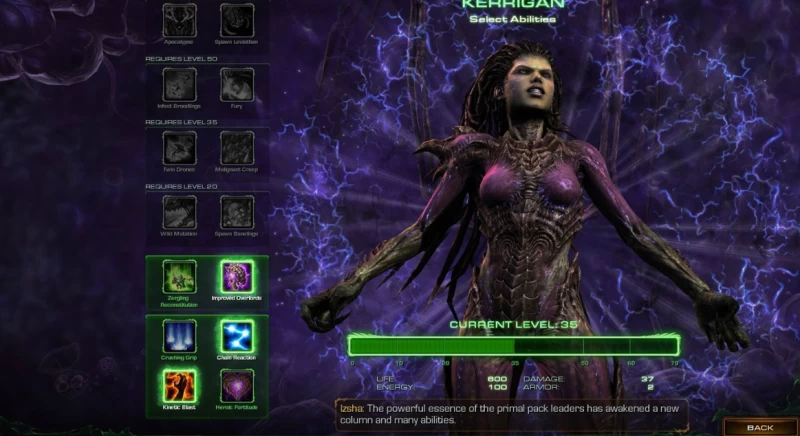
Task: Select the Fury ability icon
Action: (x=237, y=84)
